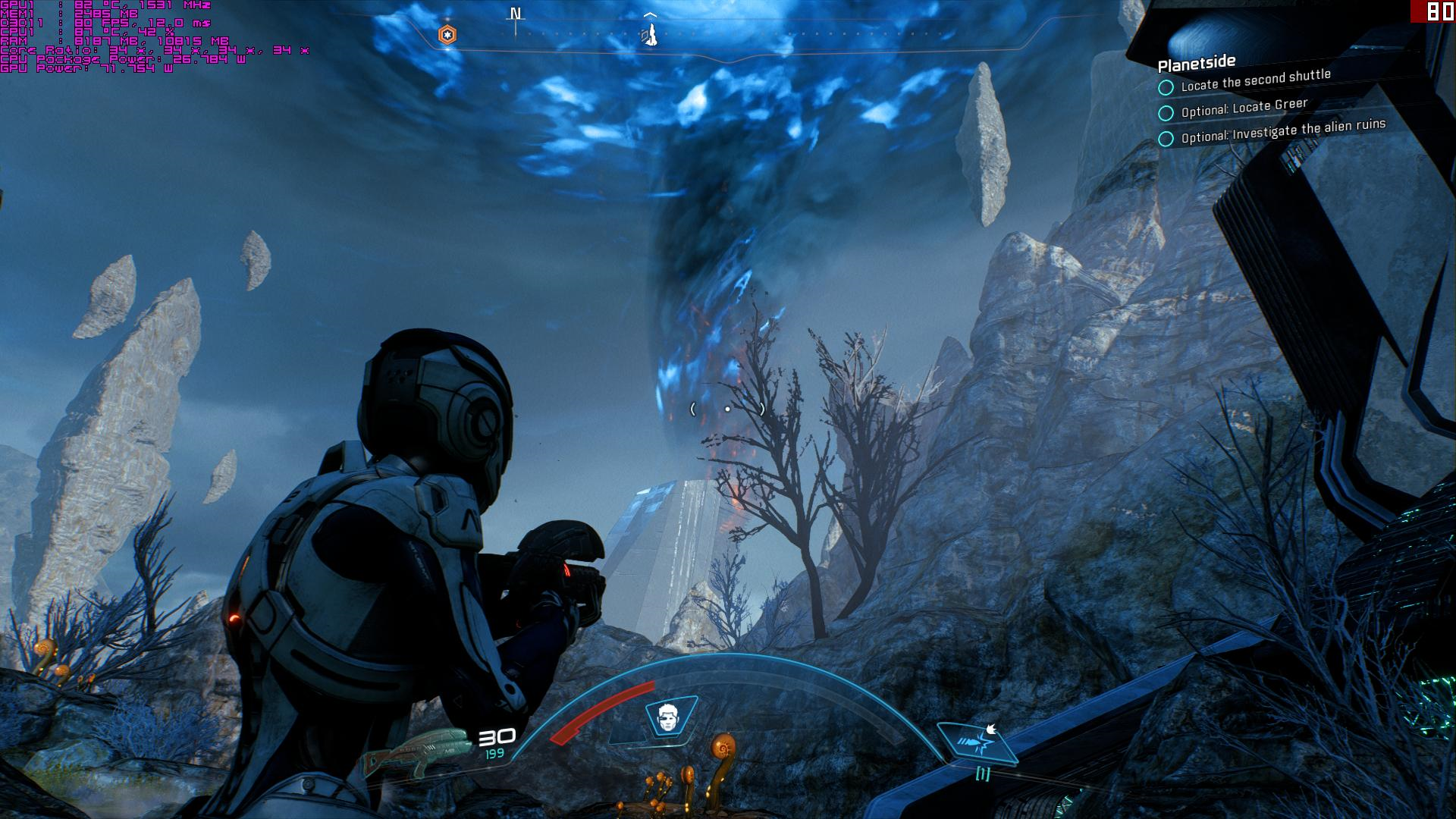Activate the concussive shot ability icon
Viewport: 1456px width, 819px height.
[978, 741]
